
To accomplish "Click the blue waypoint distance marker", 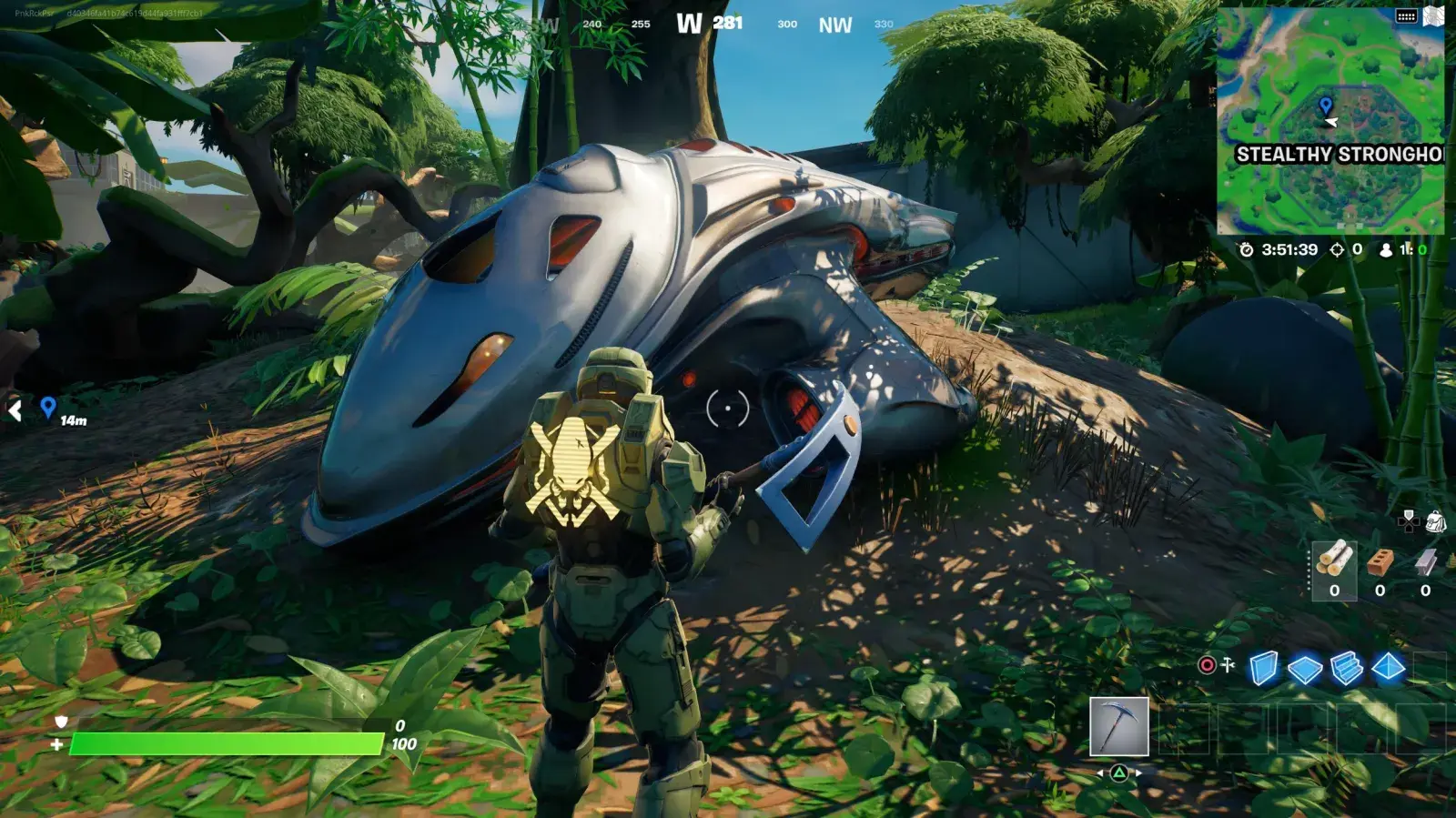I will point(48,409).
